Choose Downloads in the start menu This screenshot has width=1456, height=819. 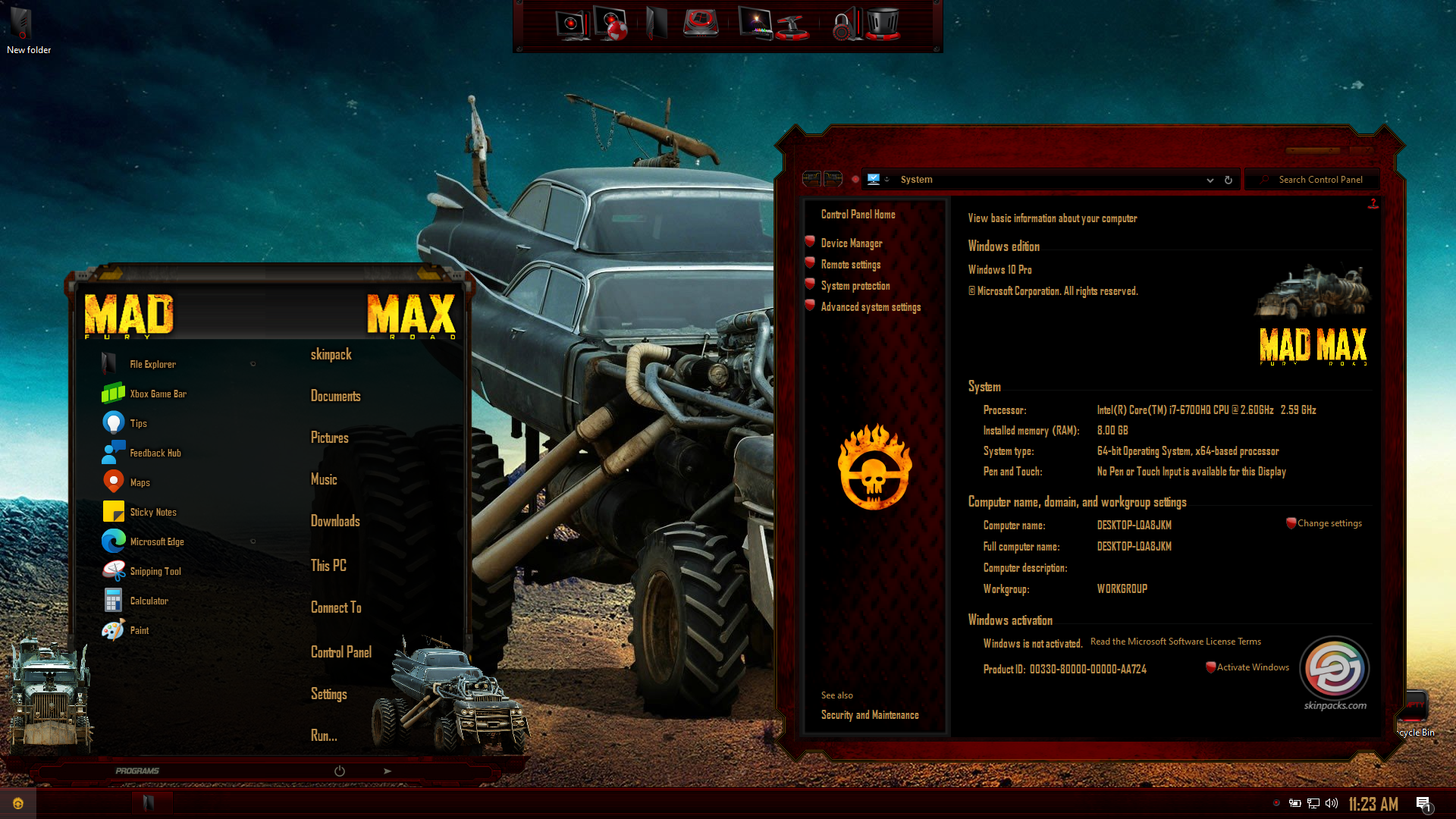point(335,521)
